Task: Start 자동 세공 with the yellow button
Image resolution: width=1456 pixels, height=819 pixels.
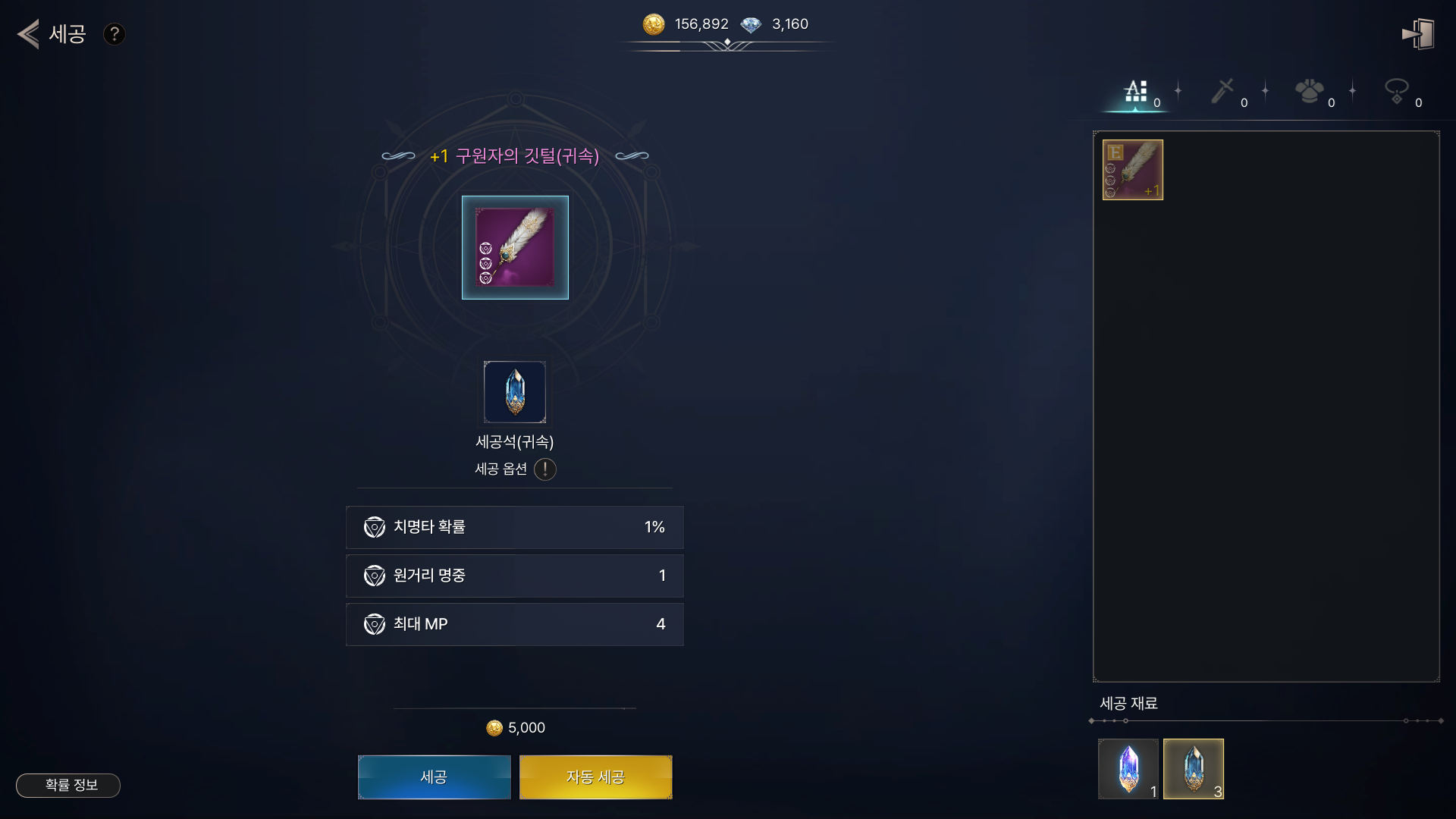Action: (x=595, y=777)
